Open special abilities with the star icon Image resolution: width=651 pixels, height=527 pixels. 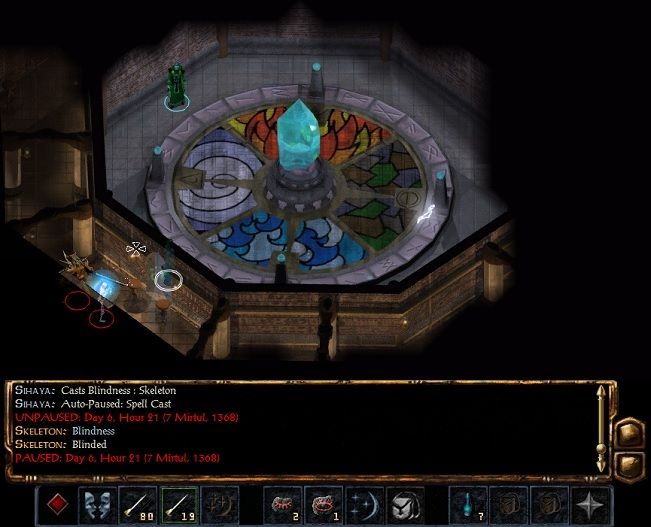coord(591,505)
